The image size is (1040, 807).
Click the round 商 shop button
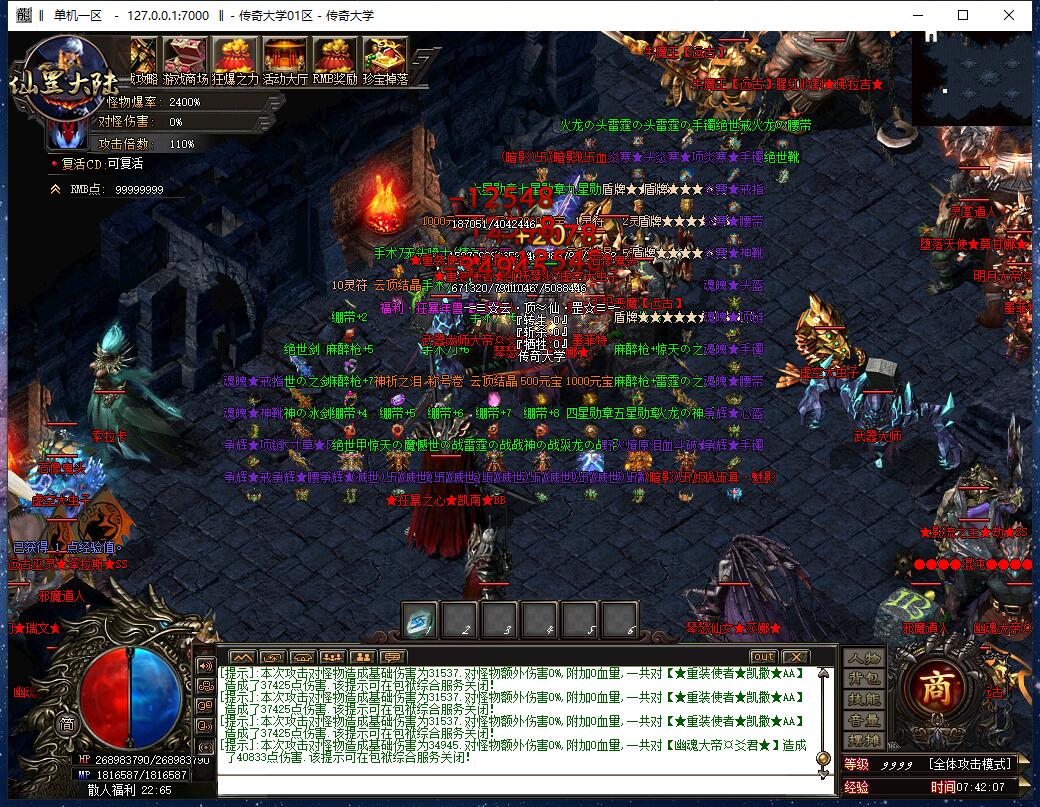point(936,687)
